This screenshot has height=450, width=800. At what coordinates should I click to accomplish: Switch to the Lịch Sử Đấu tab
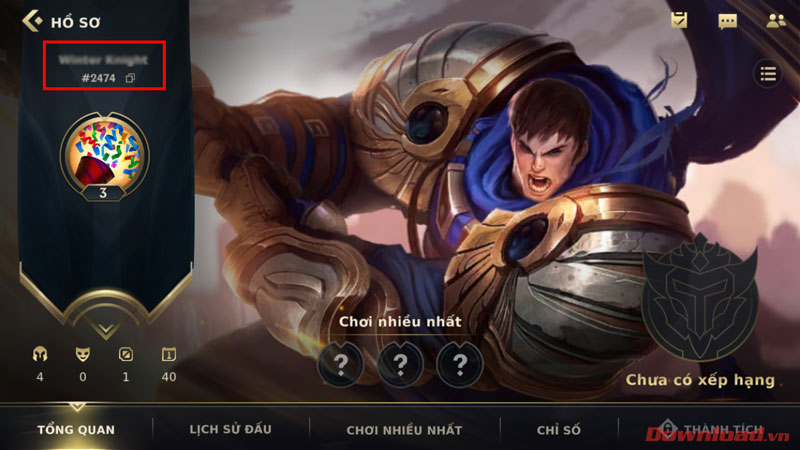point(230,429)
